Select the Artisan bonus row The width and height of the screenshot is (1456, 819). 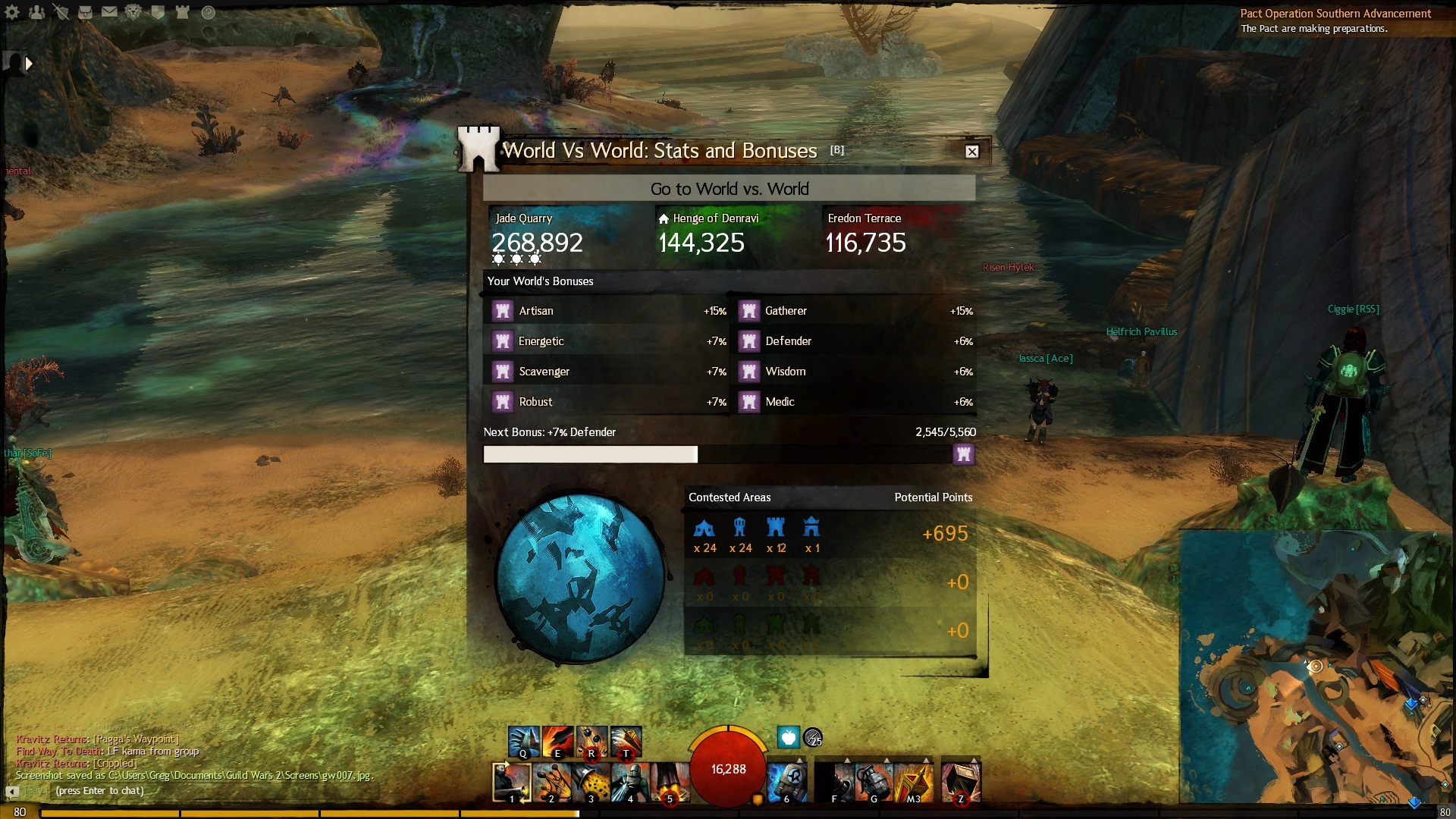click(x=607, y=311)
